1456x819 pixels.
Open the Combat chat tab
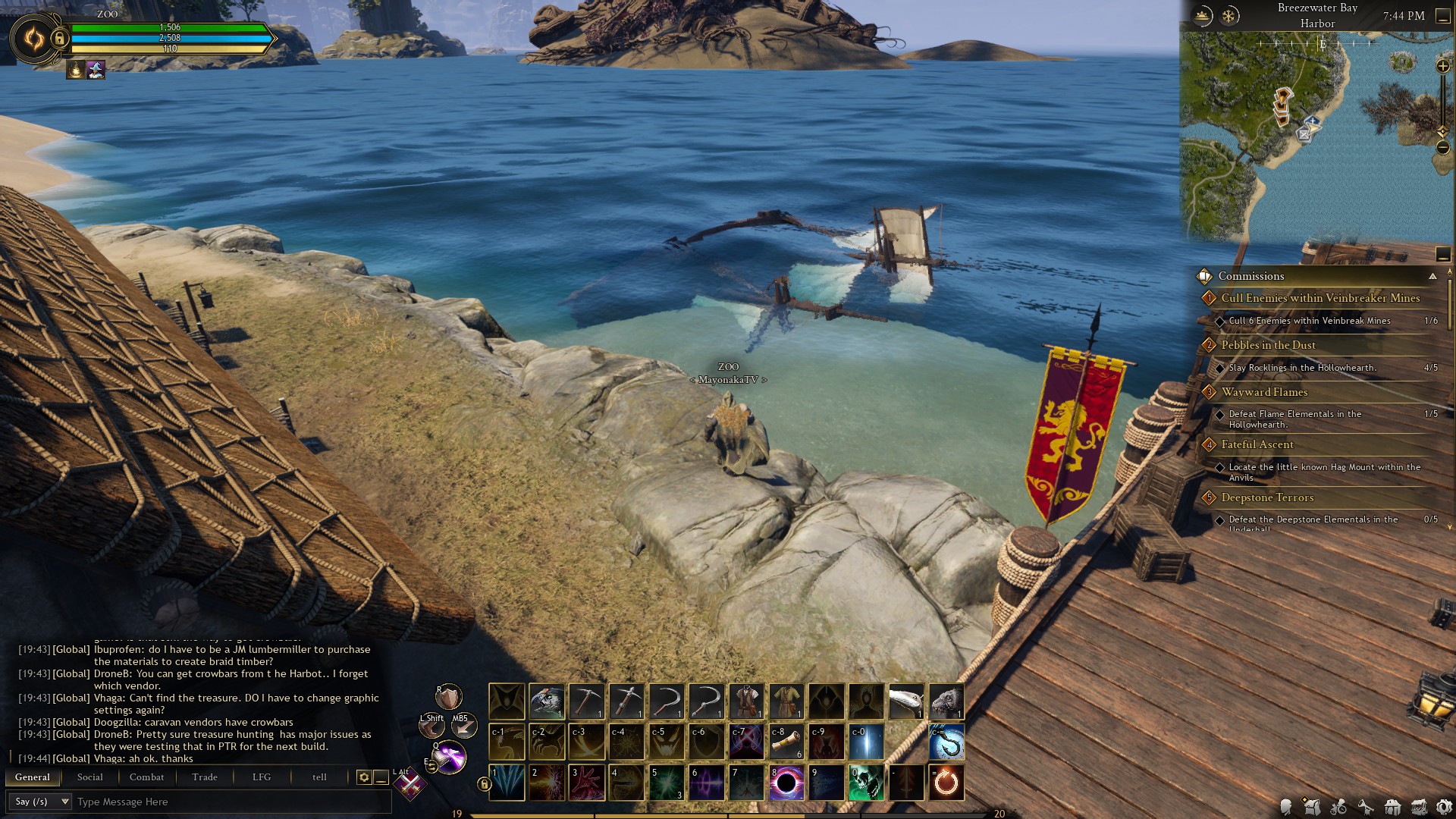click(x=146, y=777)
